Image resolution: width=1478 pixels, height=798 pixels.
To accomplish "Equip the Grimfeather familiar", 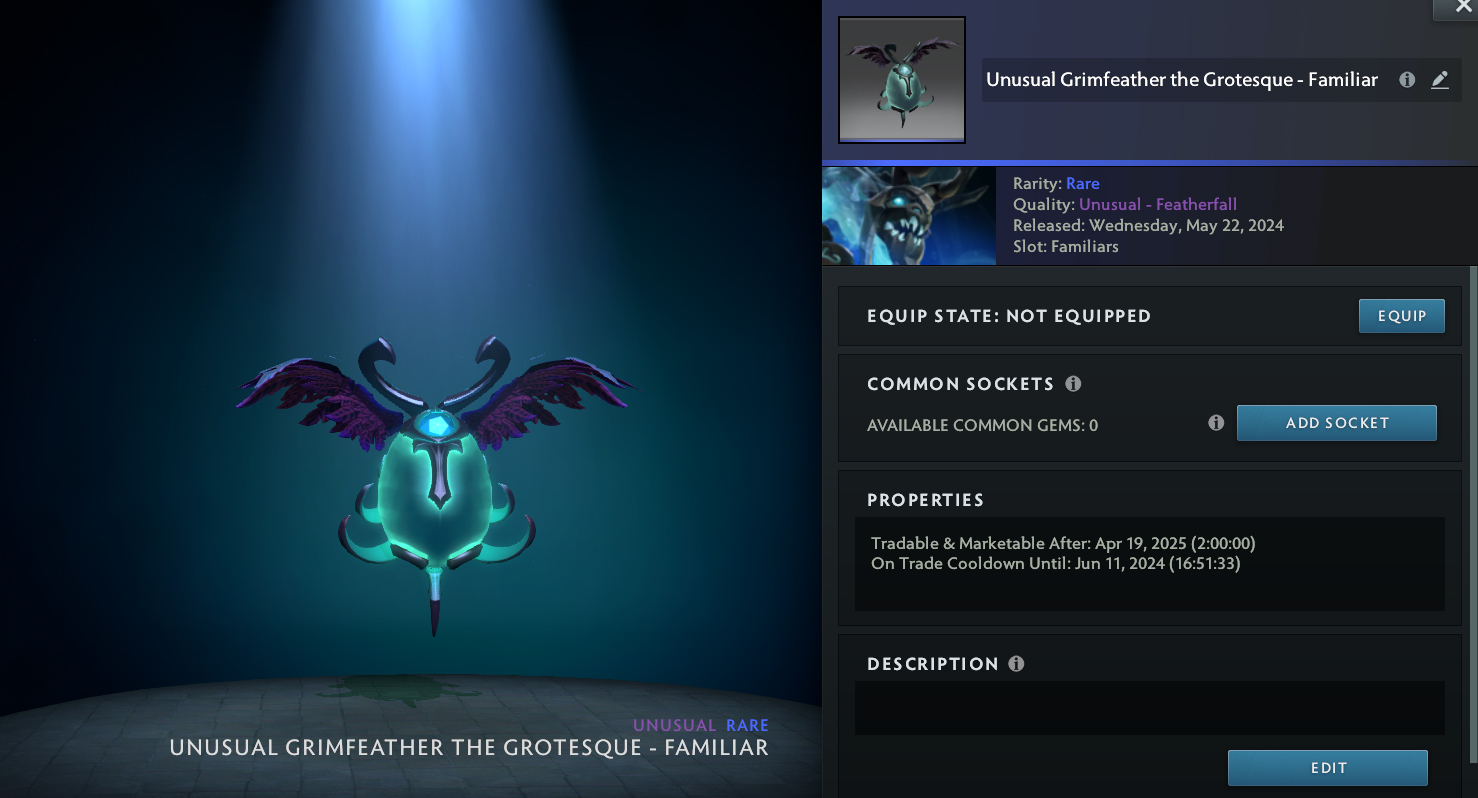I will pos(1401,316).
